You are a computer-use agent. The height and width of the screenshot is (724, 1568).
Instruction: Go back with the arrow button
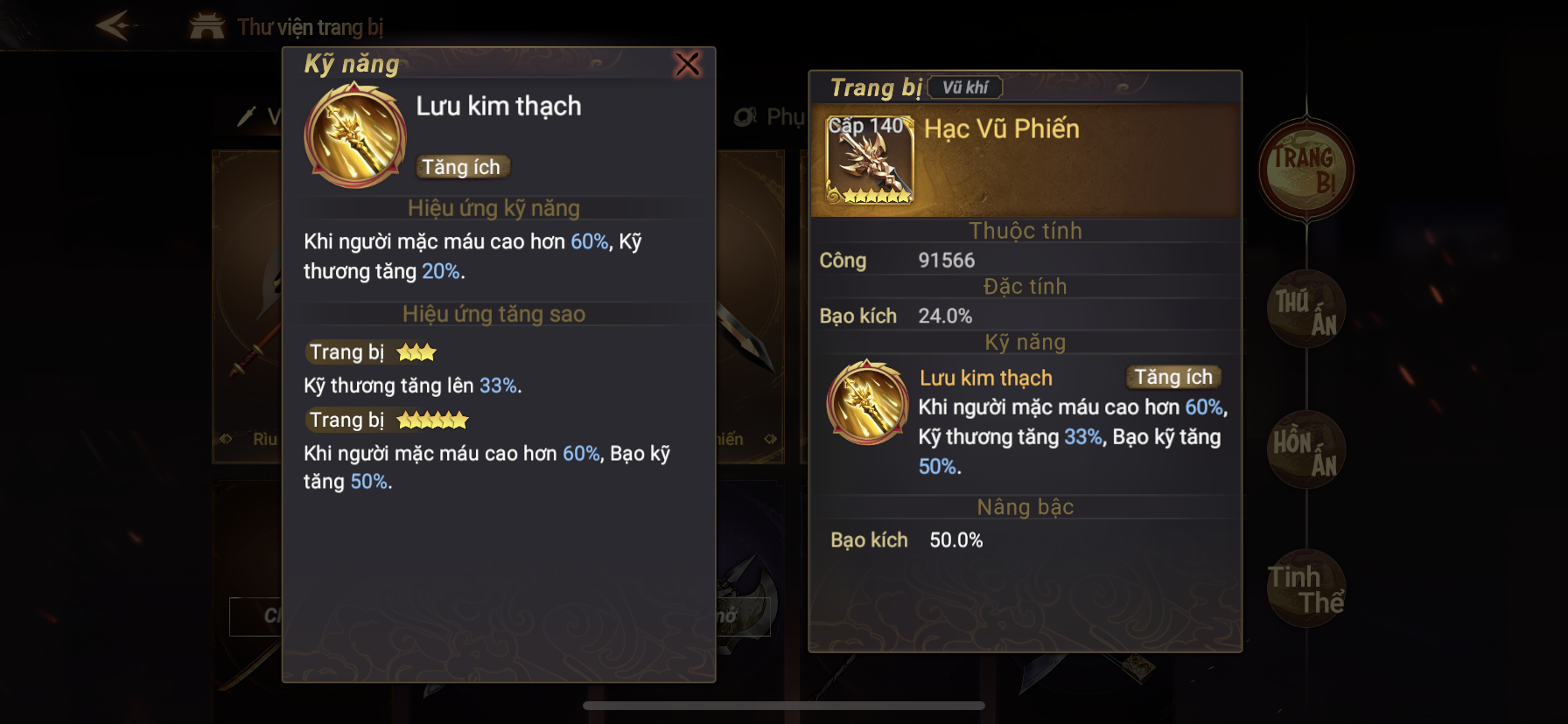coord(115,25)
